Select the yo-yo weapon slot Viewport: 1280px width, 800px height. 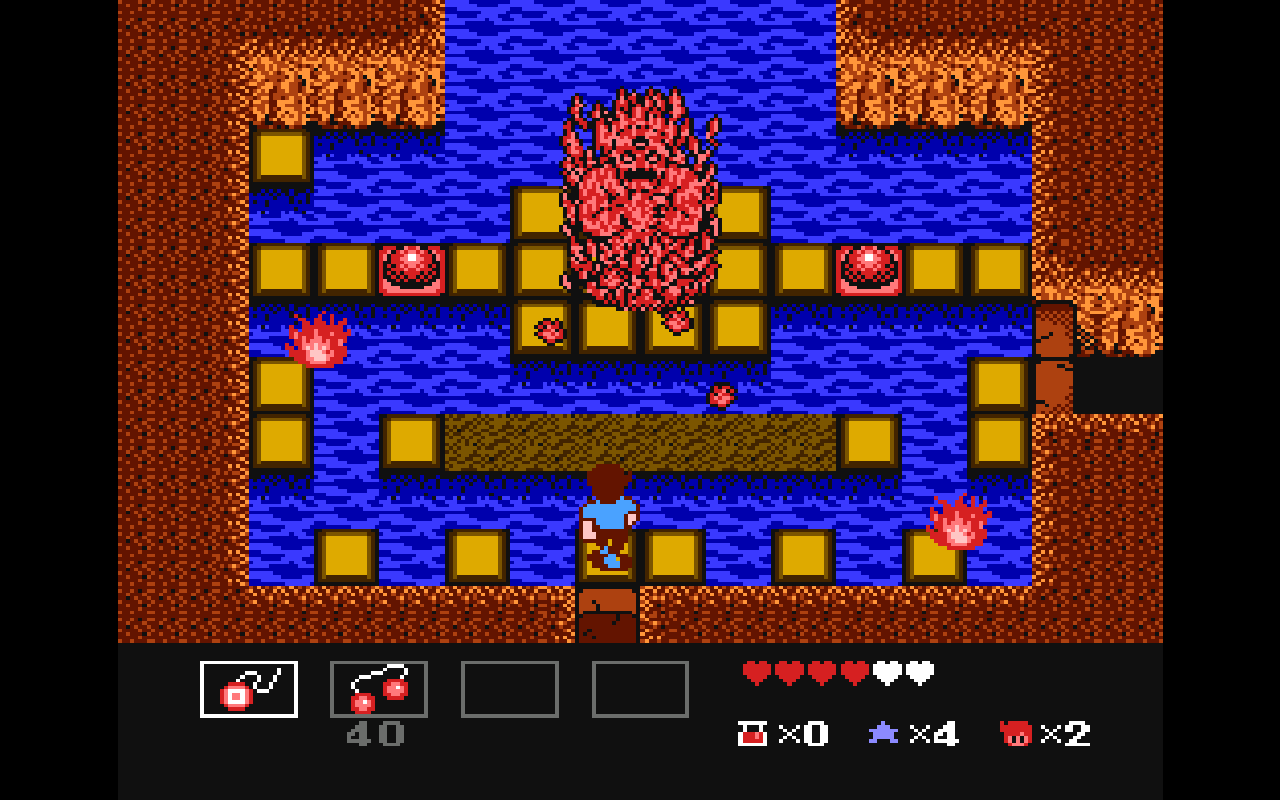coord(249,689)
